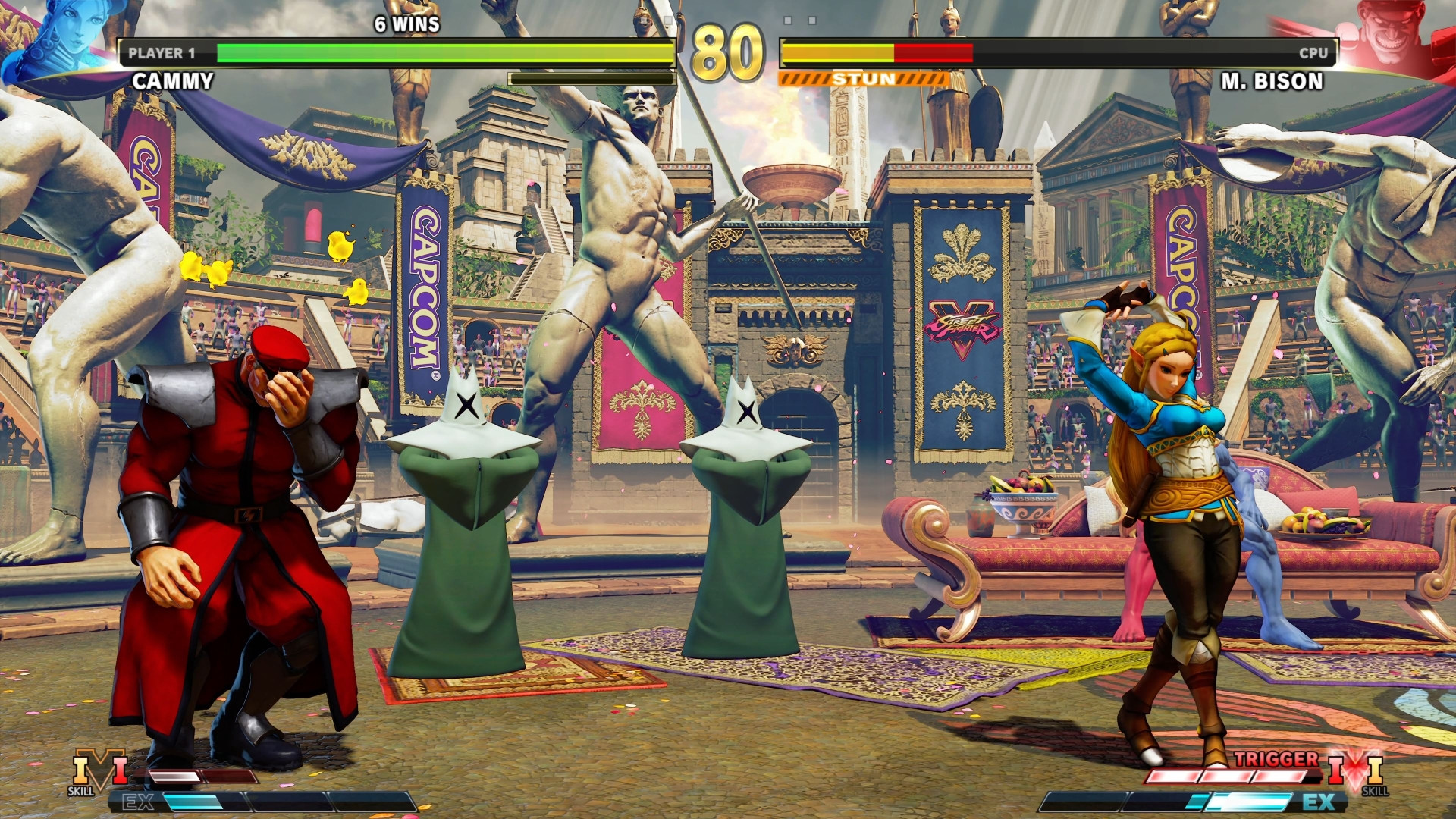
Task: Select the CAMMY name tag
Action: click(173, 80)
